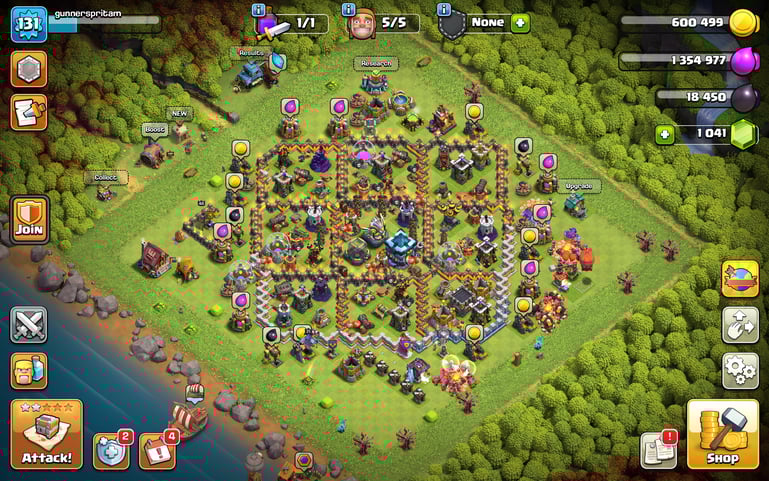Start a battle with the Attack! button

[46, 434]
